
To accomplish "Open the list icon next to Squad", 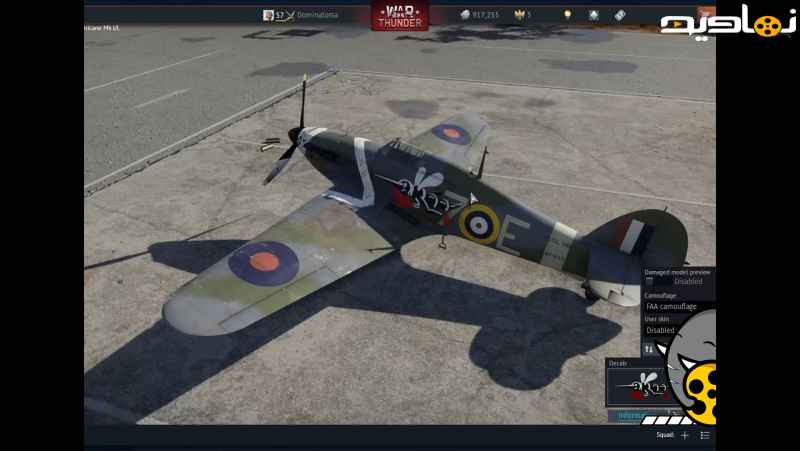I will tap(705, 435).
